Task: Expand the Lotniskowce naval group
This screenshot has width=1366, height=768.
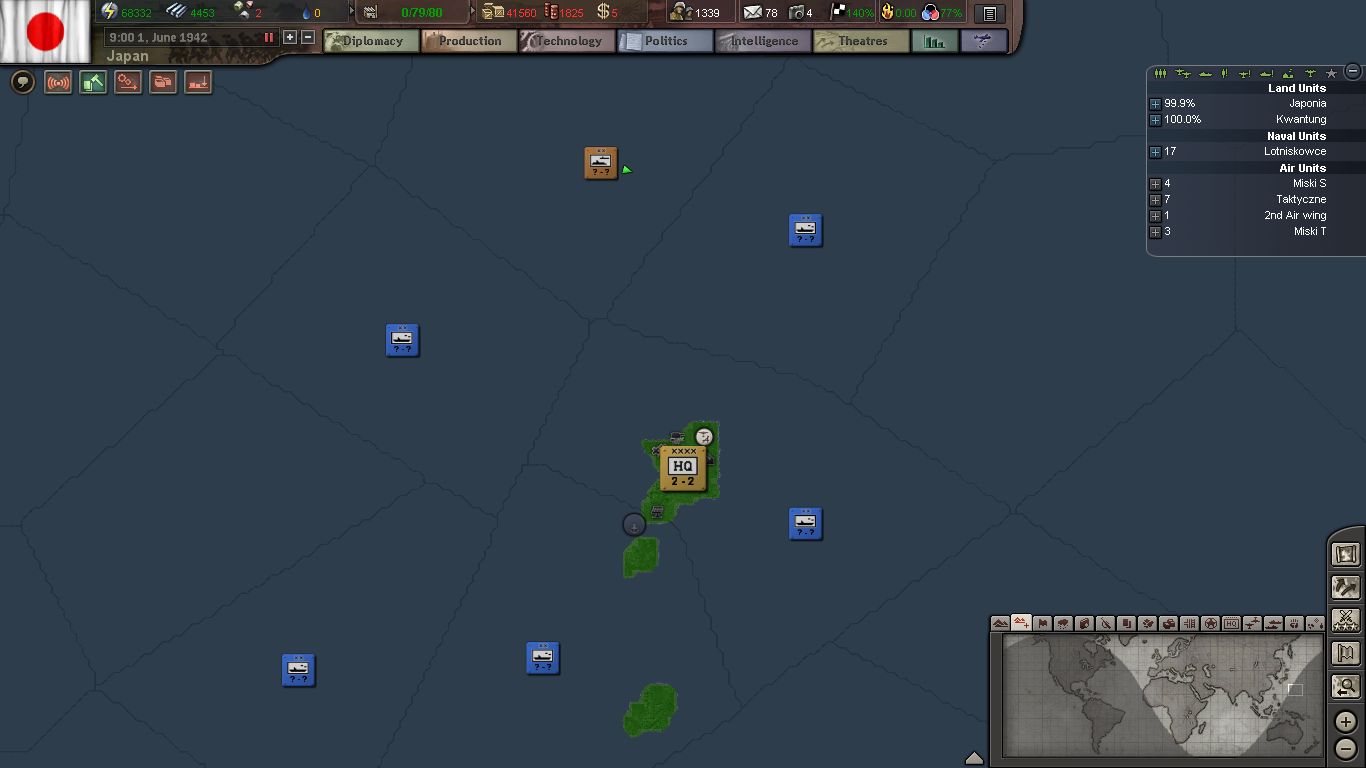Action: point(1155,152)
